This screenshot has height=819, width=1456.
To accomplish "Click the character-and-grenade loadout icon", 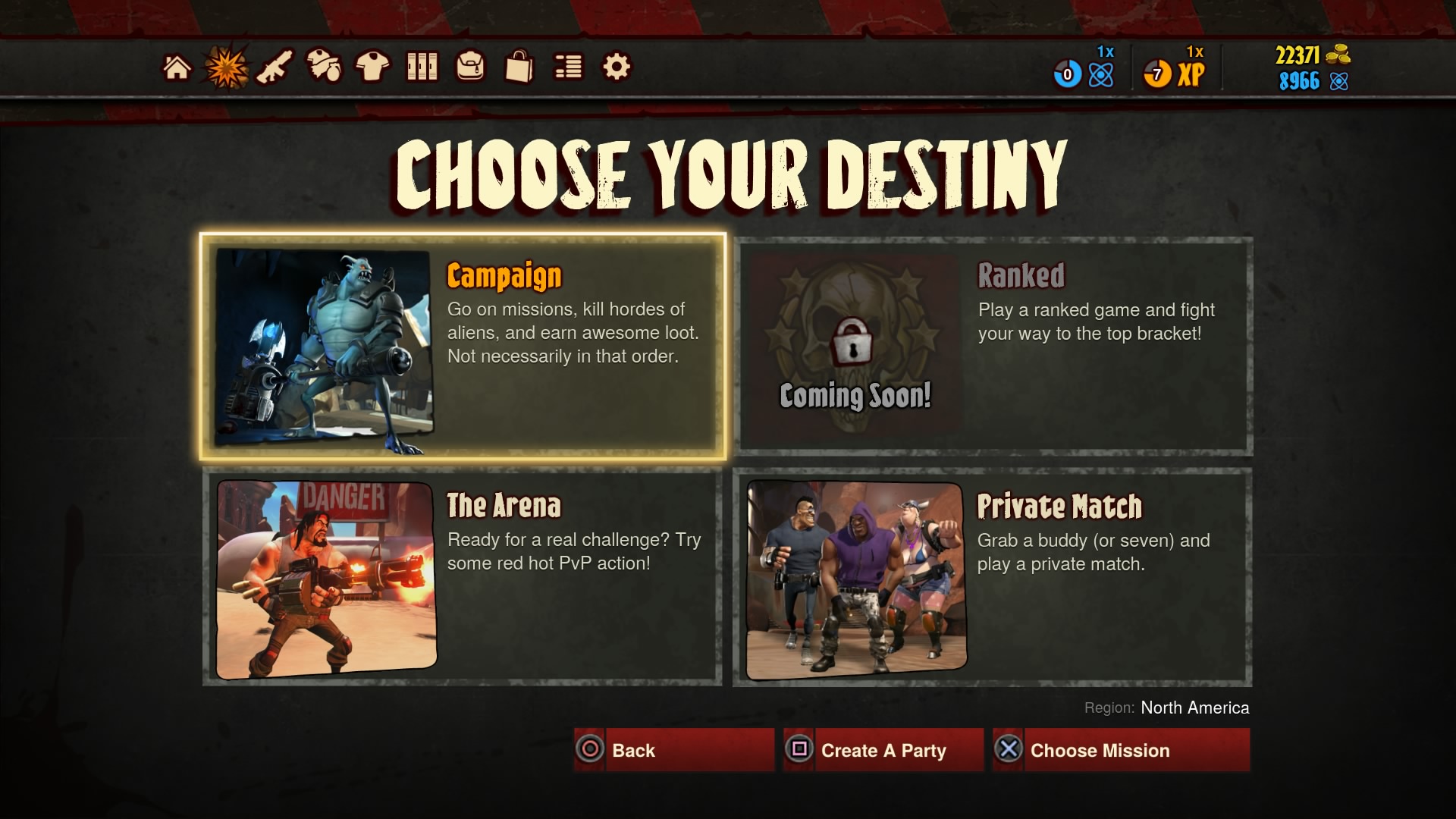I will tap(326, 67).
